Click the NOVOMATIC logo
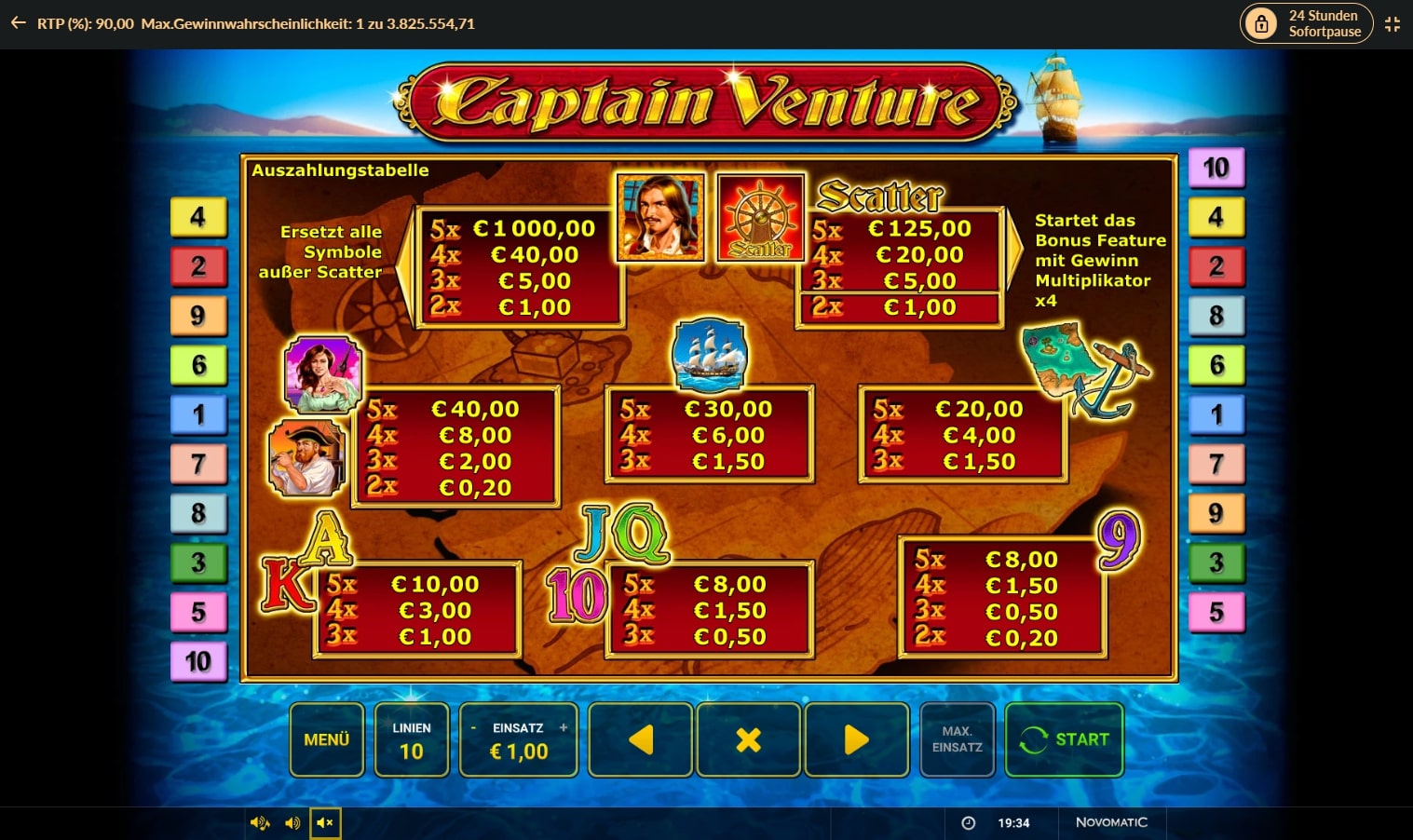 1111,823
